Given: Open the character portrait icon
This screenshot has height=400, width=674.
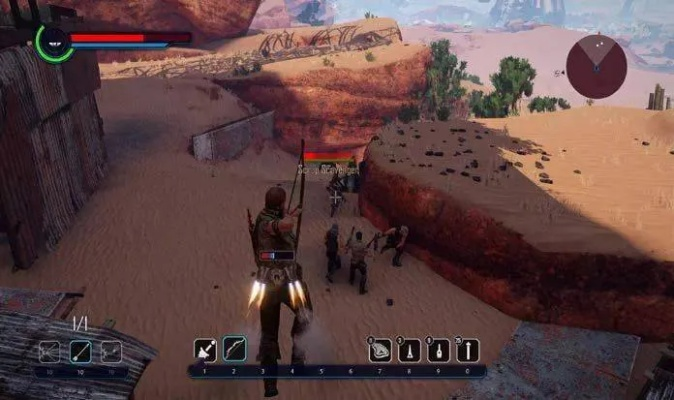Looking at the screenshot, I should click(x=53, y=43).
